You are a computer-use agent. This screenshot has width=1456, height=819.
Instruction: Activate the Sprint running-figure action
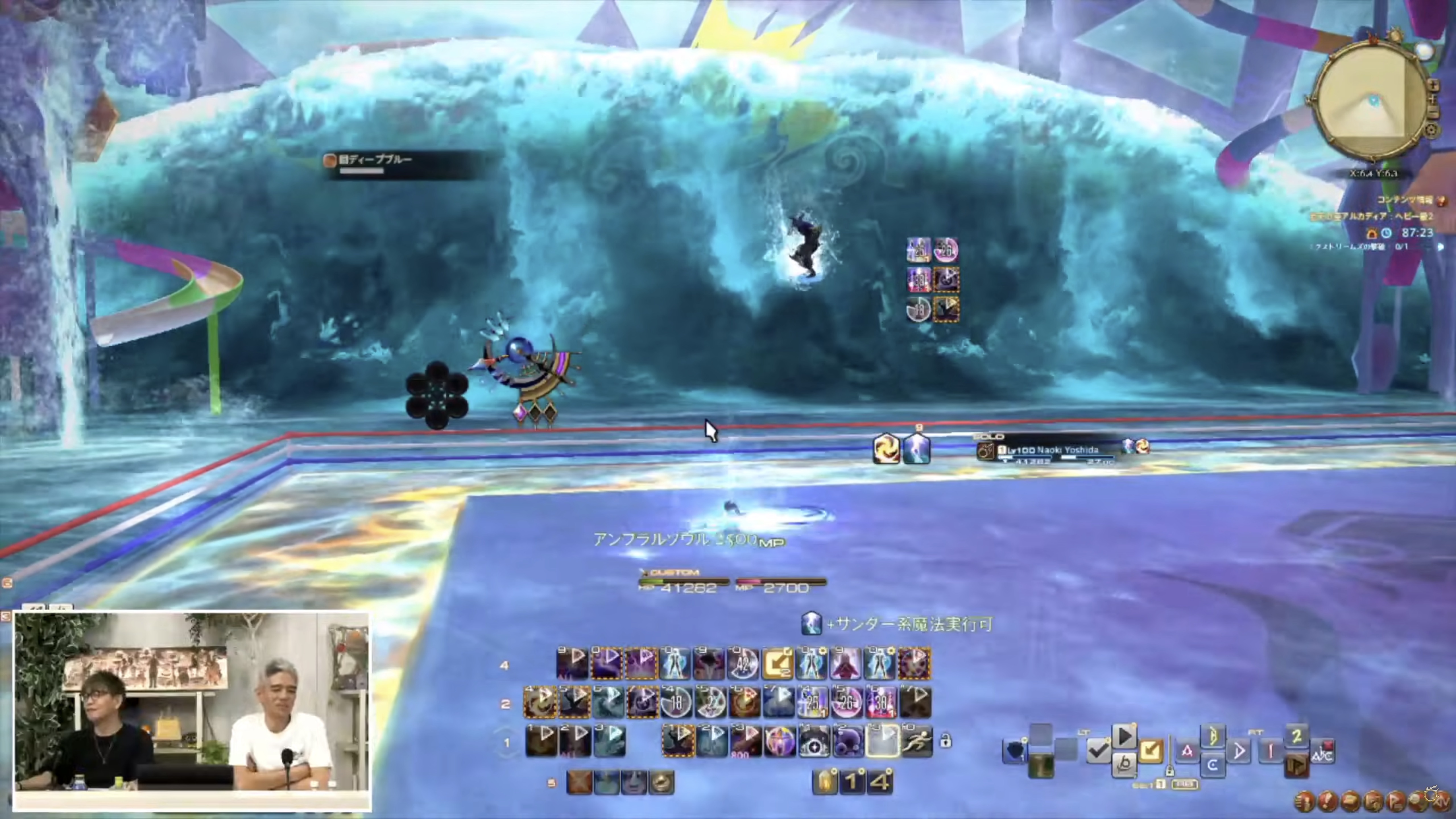(x=916, y=742)
